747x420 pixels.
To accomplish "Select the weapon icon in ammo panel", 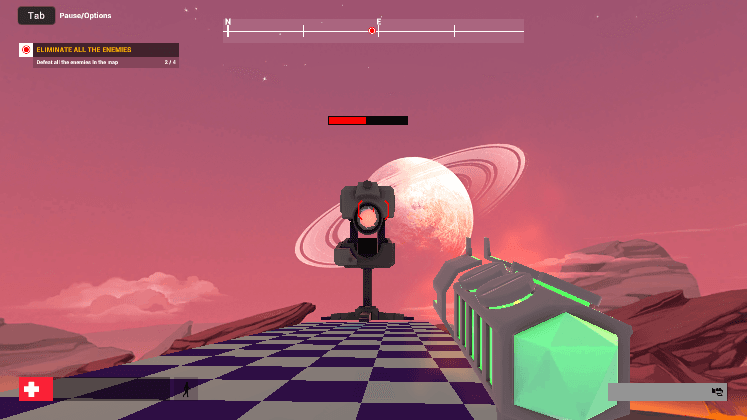I will [x=717, y=391].
